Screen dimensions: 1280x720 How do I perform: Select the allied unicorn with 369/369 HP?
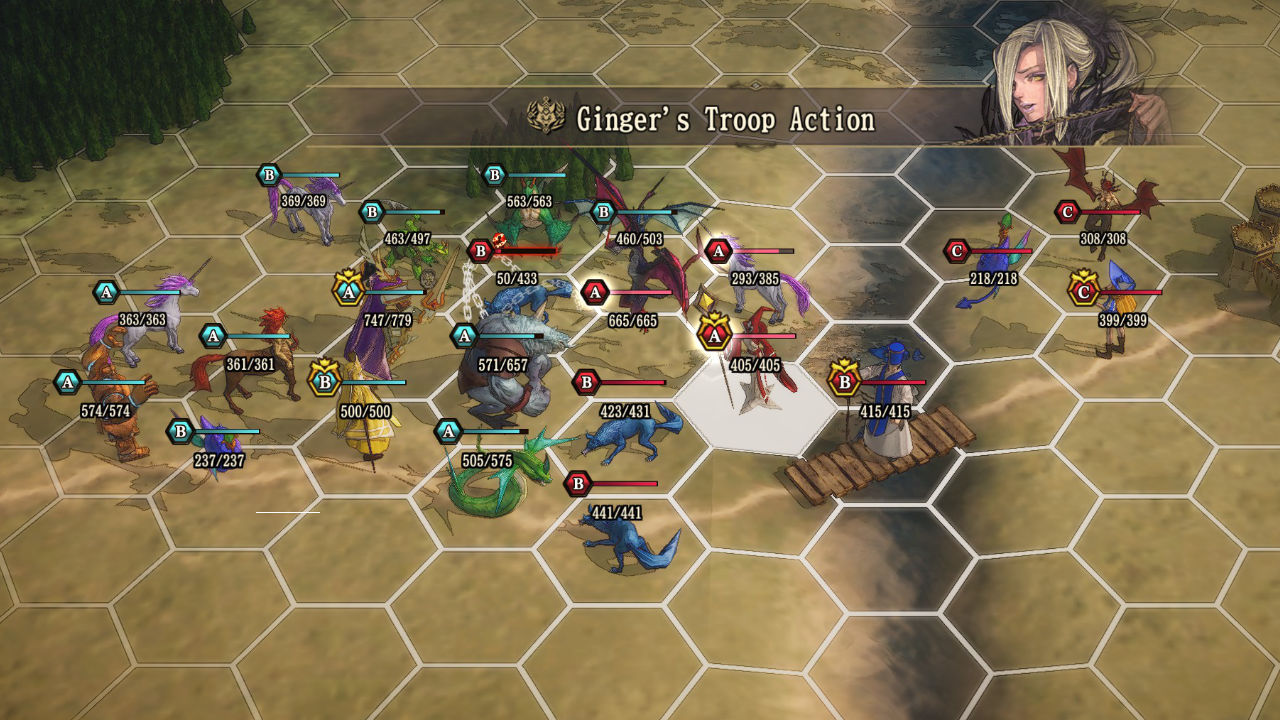click(x=303, y=208)
